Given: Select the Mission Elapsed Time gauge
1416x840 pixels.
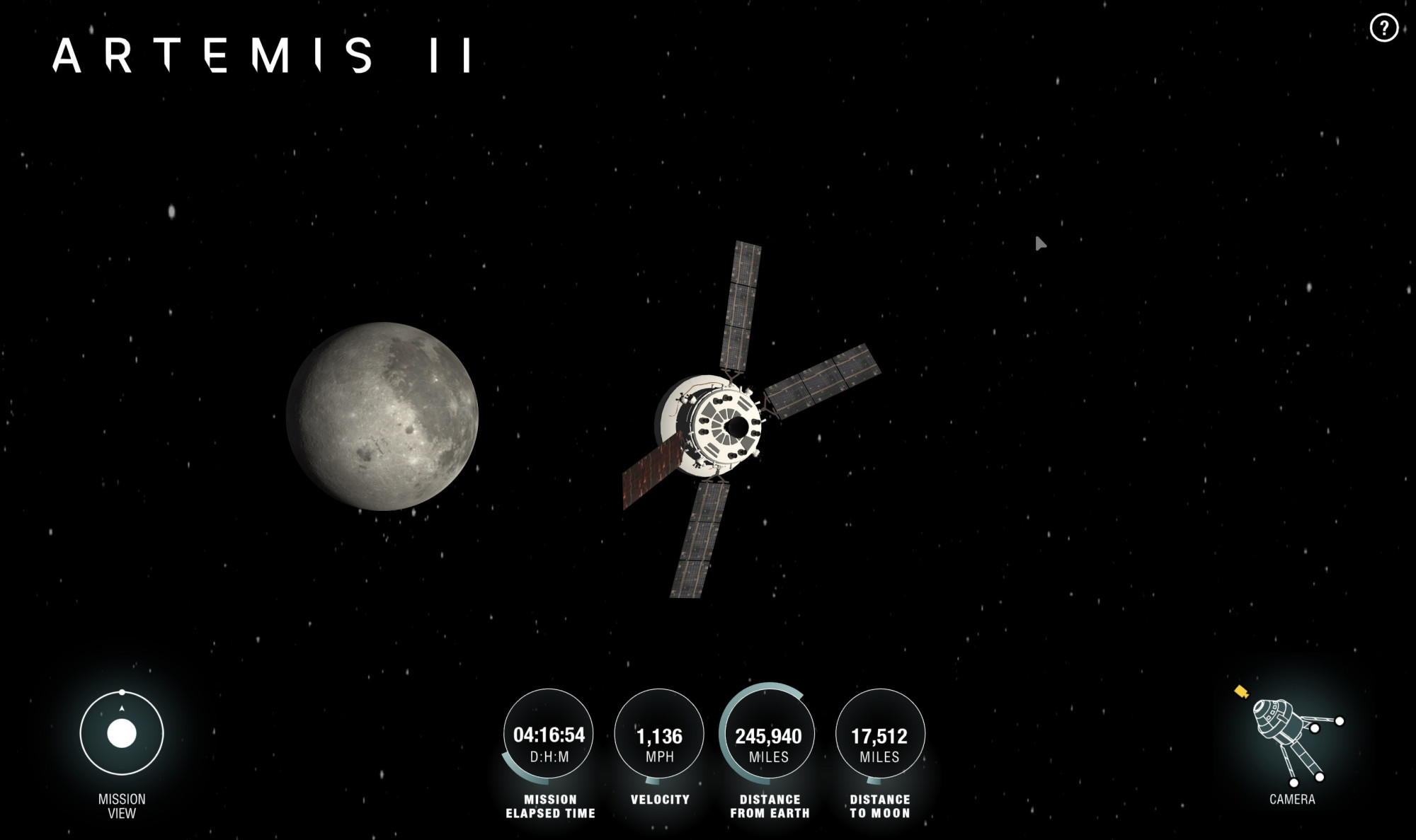Looking at the screenshot, I should pyautogui.click(x=549, y=736).
